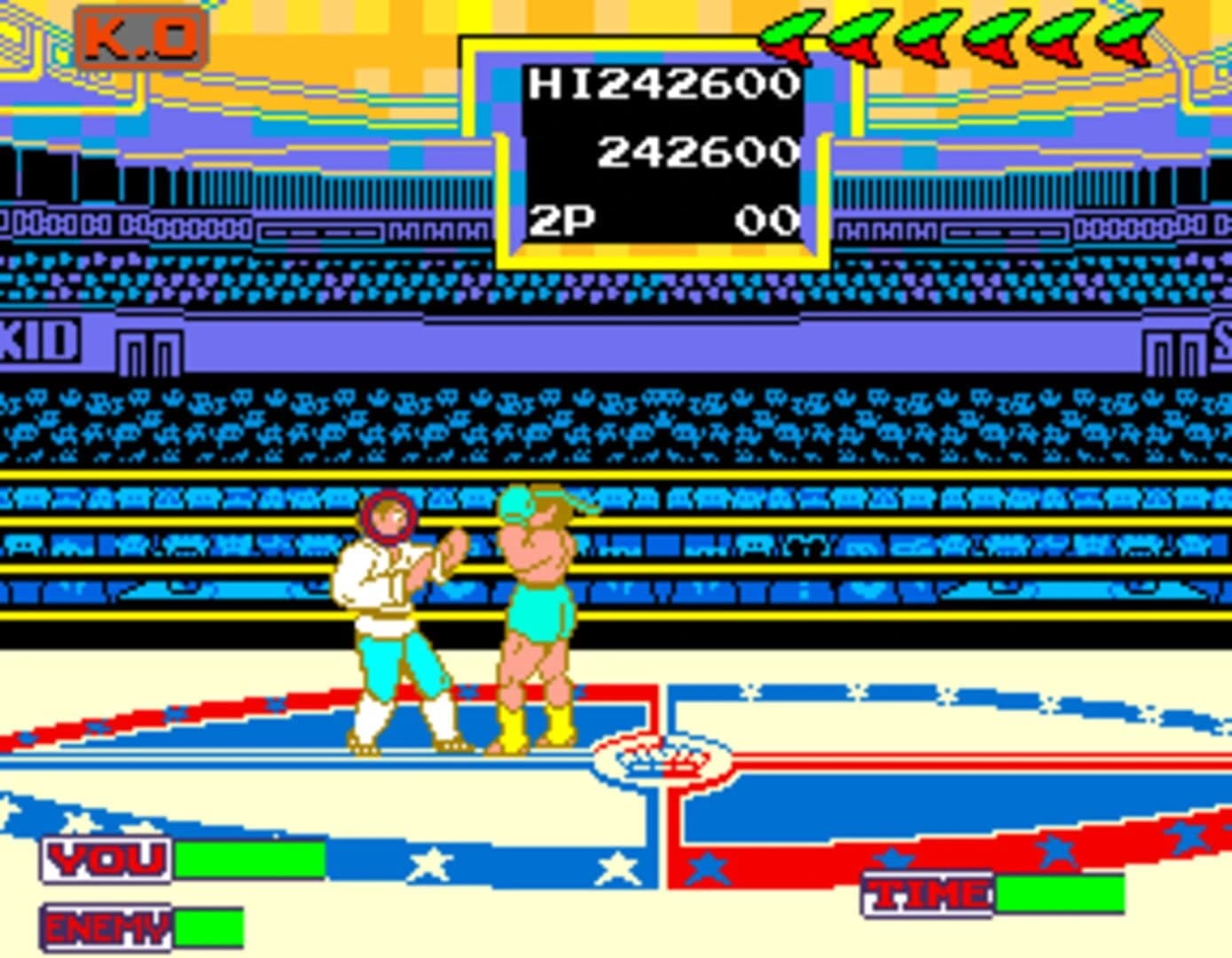This screenshot has width=1232, height=958.
Task: Open the current score 242600 entry
Action: coord(696,151)
